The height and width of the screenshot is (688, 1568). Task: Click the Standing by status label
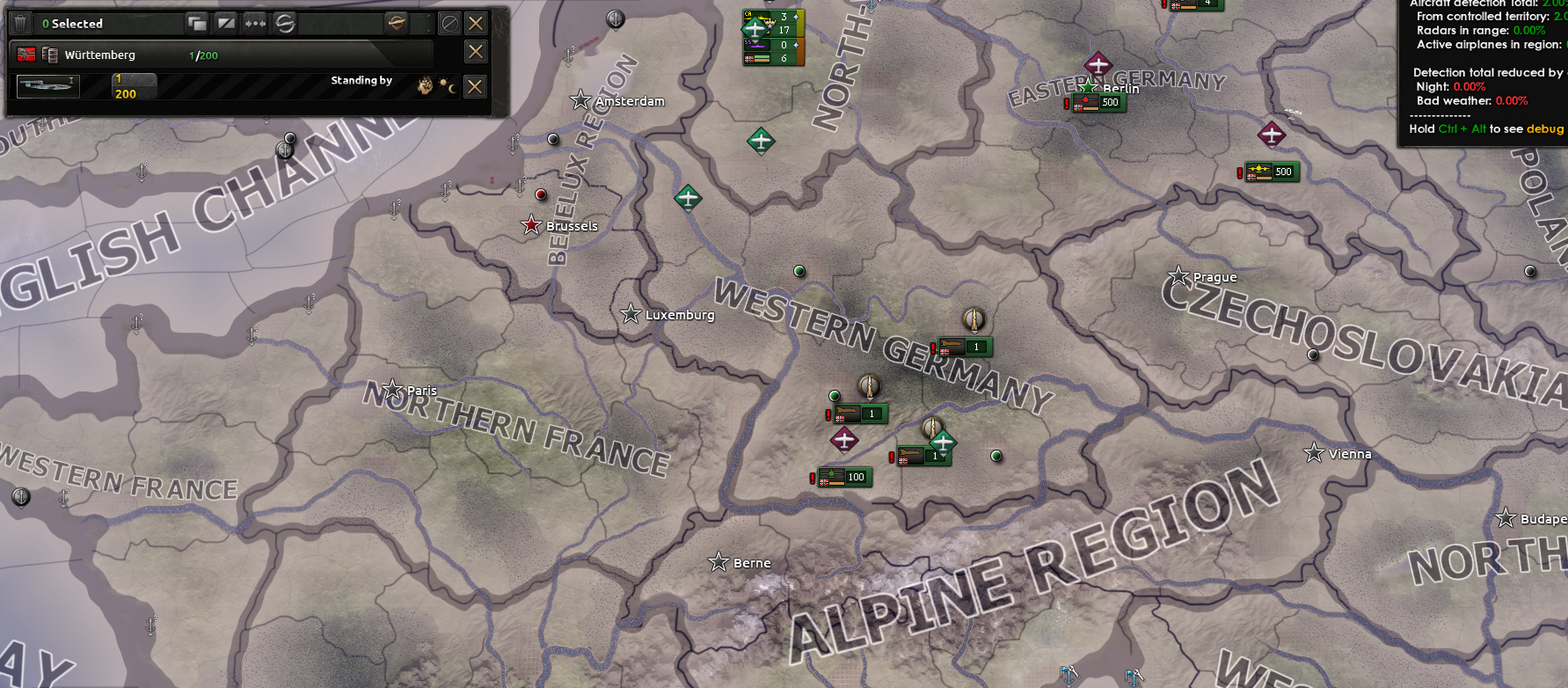(361, 80)
